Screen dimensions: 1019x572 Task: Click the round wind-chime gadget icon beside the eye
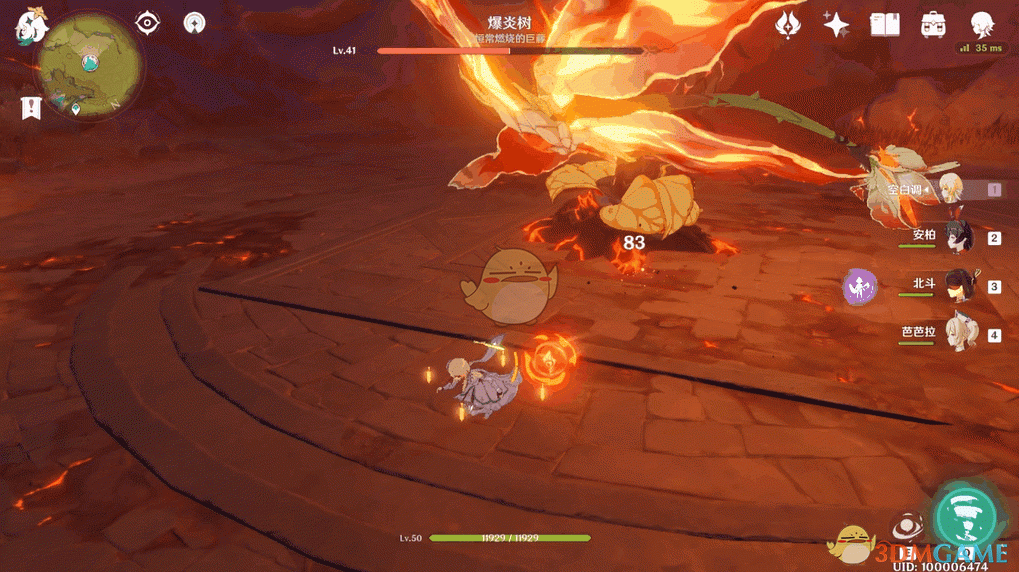195,22
